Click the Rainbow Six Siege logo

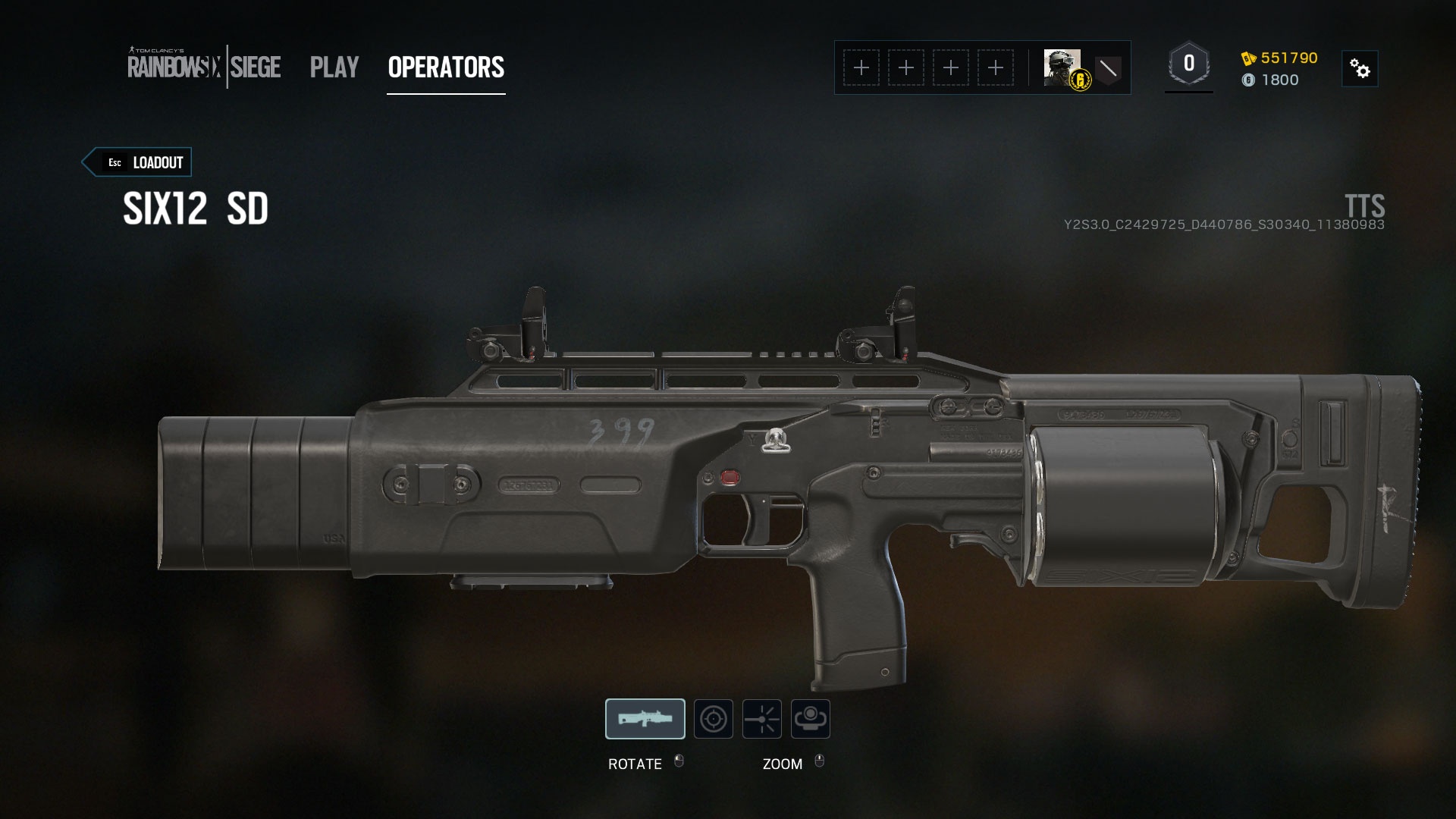[204, 67]
